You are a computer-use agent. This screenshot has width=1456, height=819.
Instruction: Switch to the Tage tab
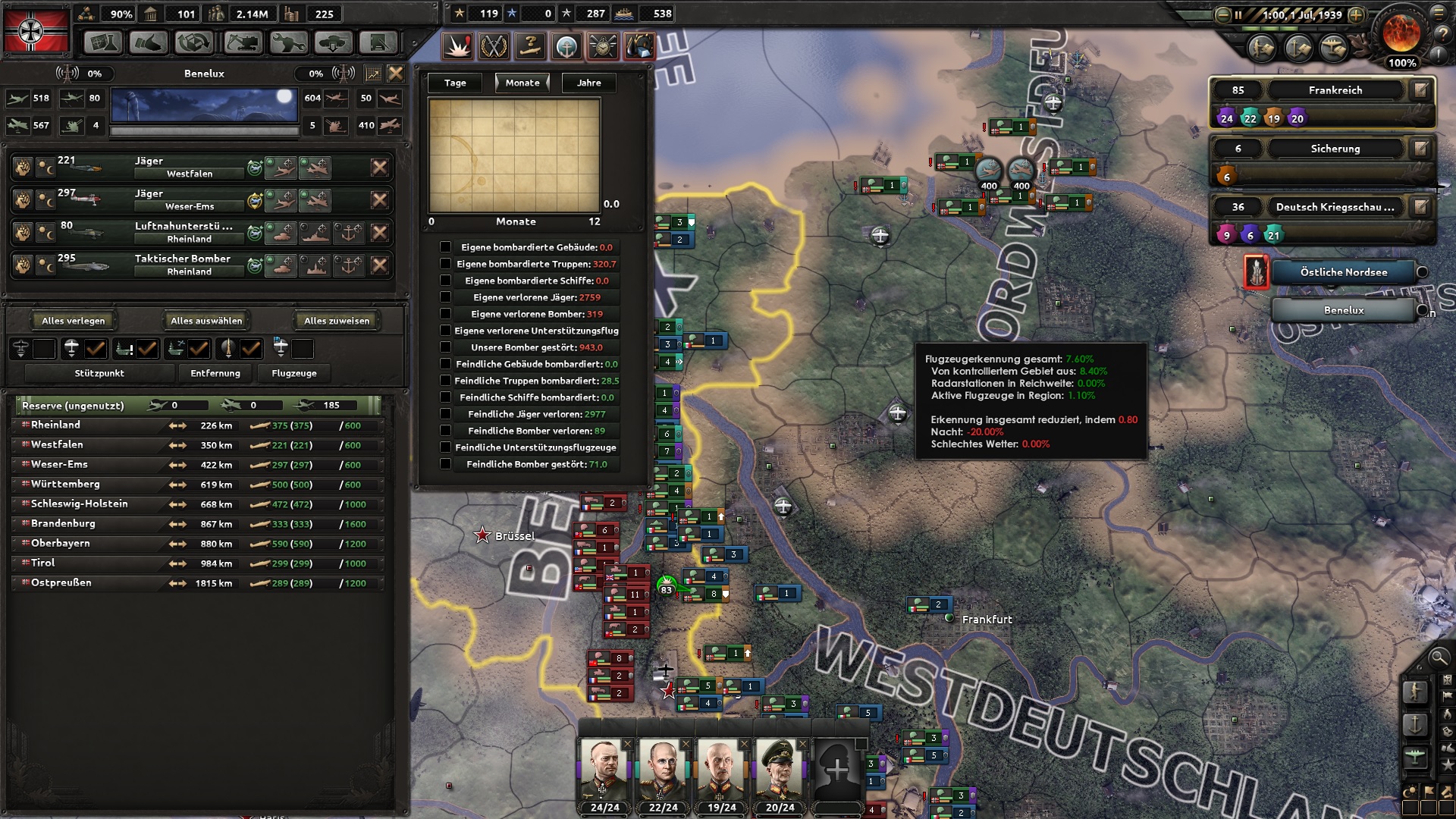(x=453, y=83)
